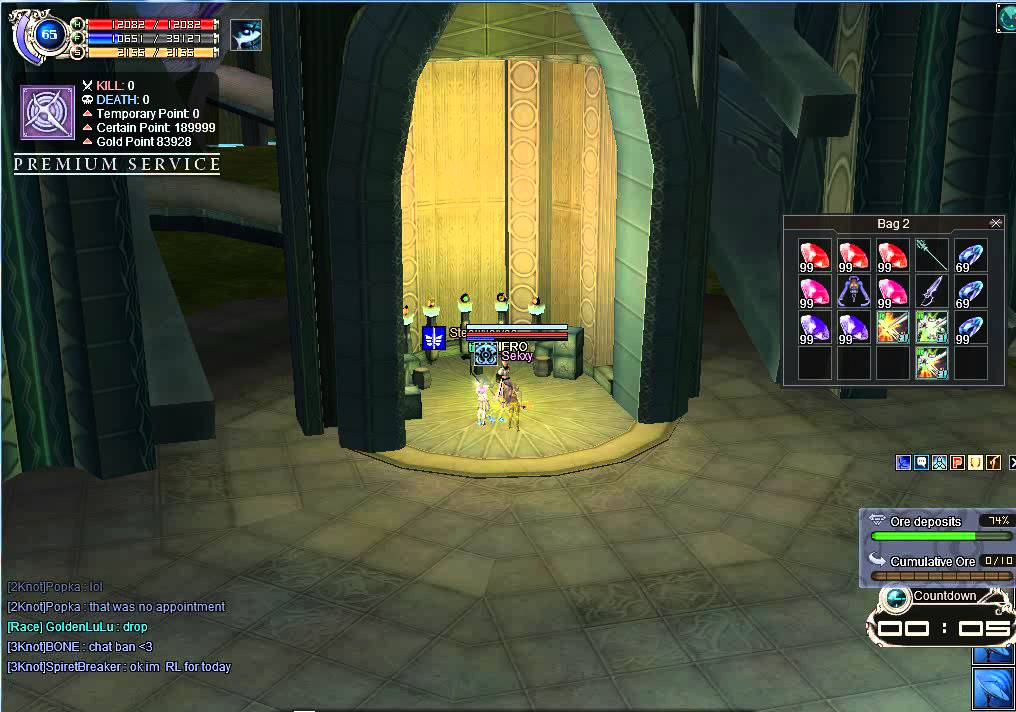Click the level 65 character orb
The image size is (1016, 712).
tap(48, 34)
